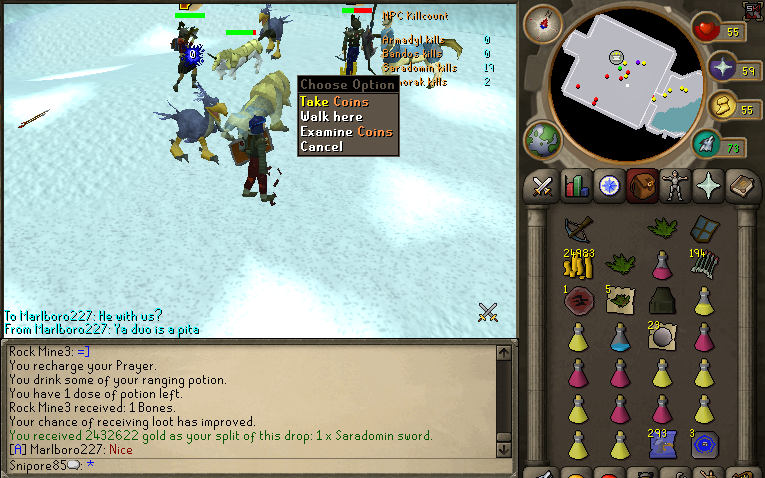Select the coins stack in the inventory
Viewport: 765px width, 478px height.
(577, 264)
